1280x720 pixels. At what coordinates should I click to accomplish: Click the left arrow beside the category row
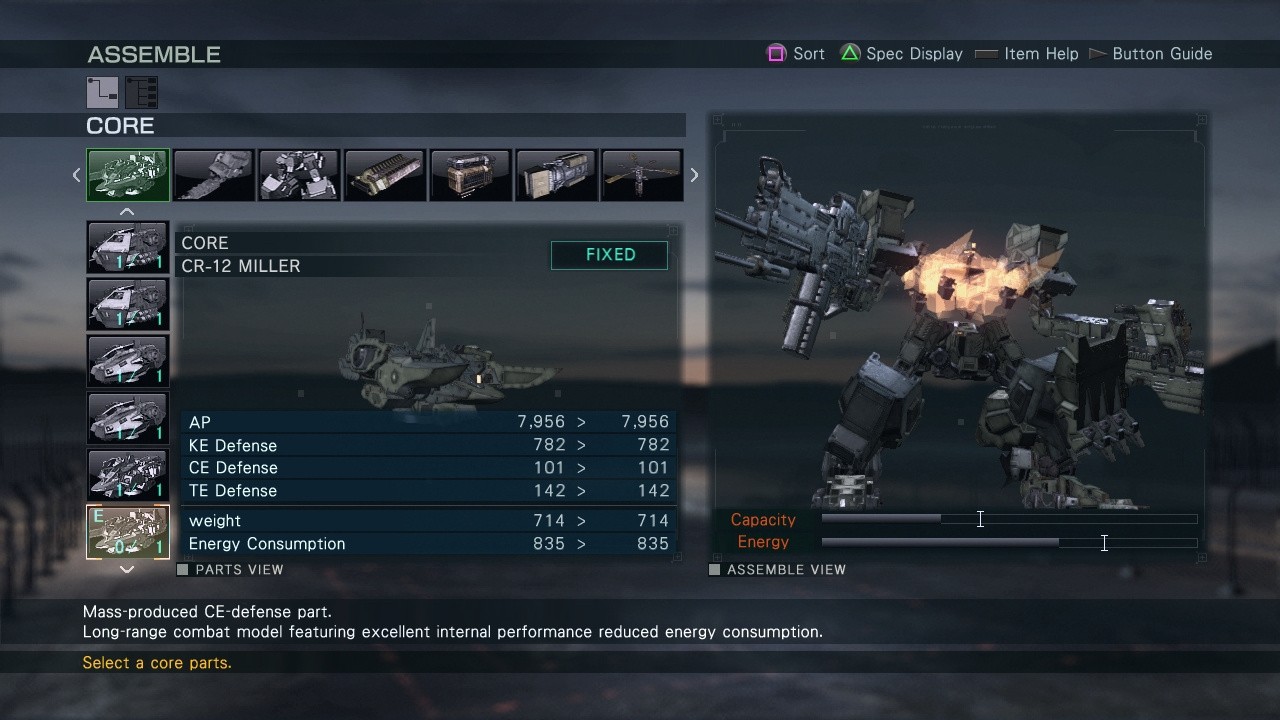[x=76, y=175]
